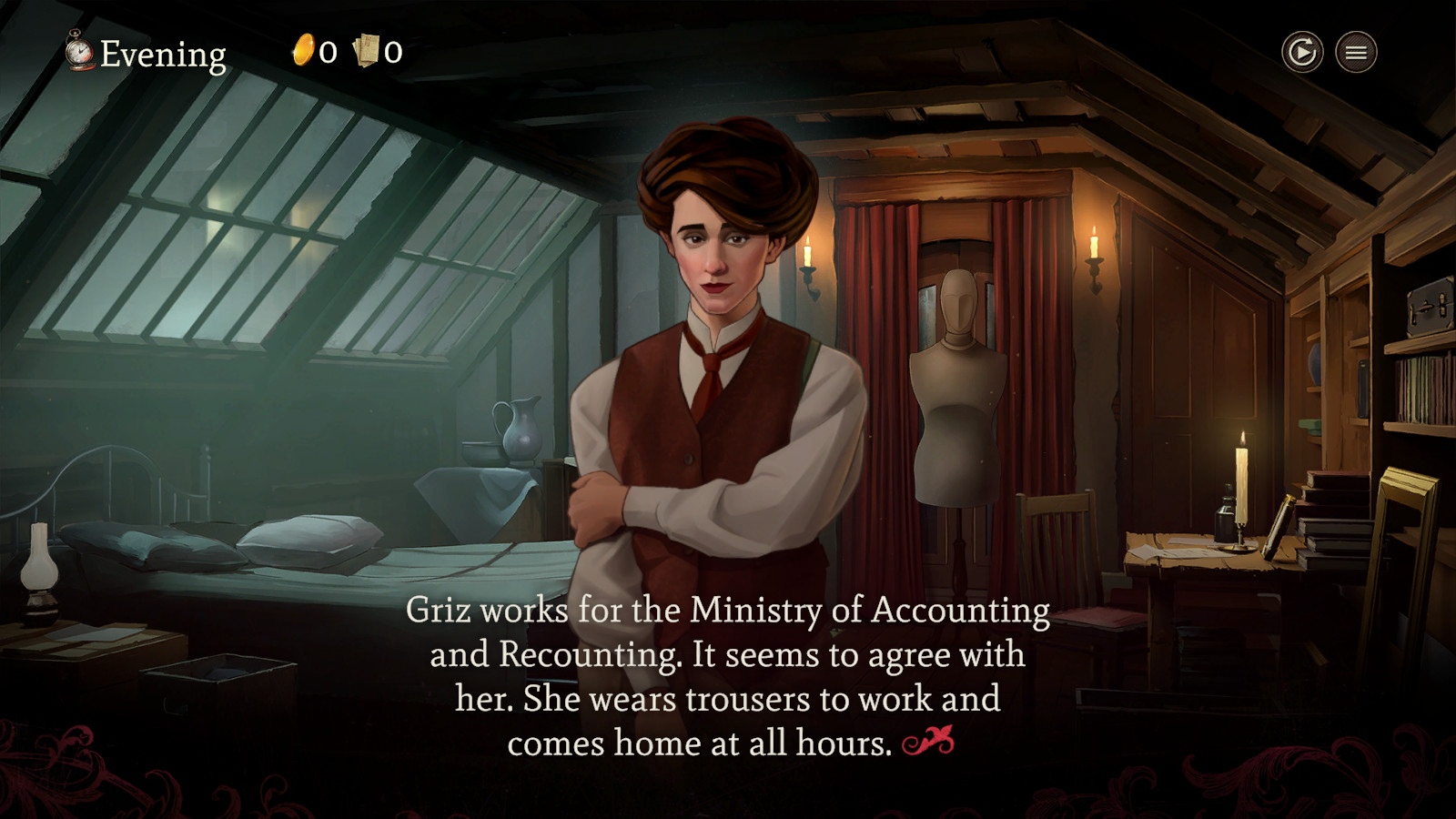Click the pocket watch time-of-day icon
The height and width of the screenshot is (819, 1456).
[x=78, y=52]
